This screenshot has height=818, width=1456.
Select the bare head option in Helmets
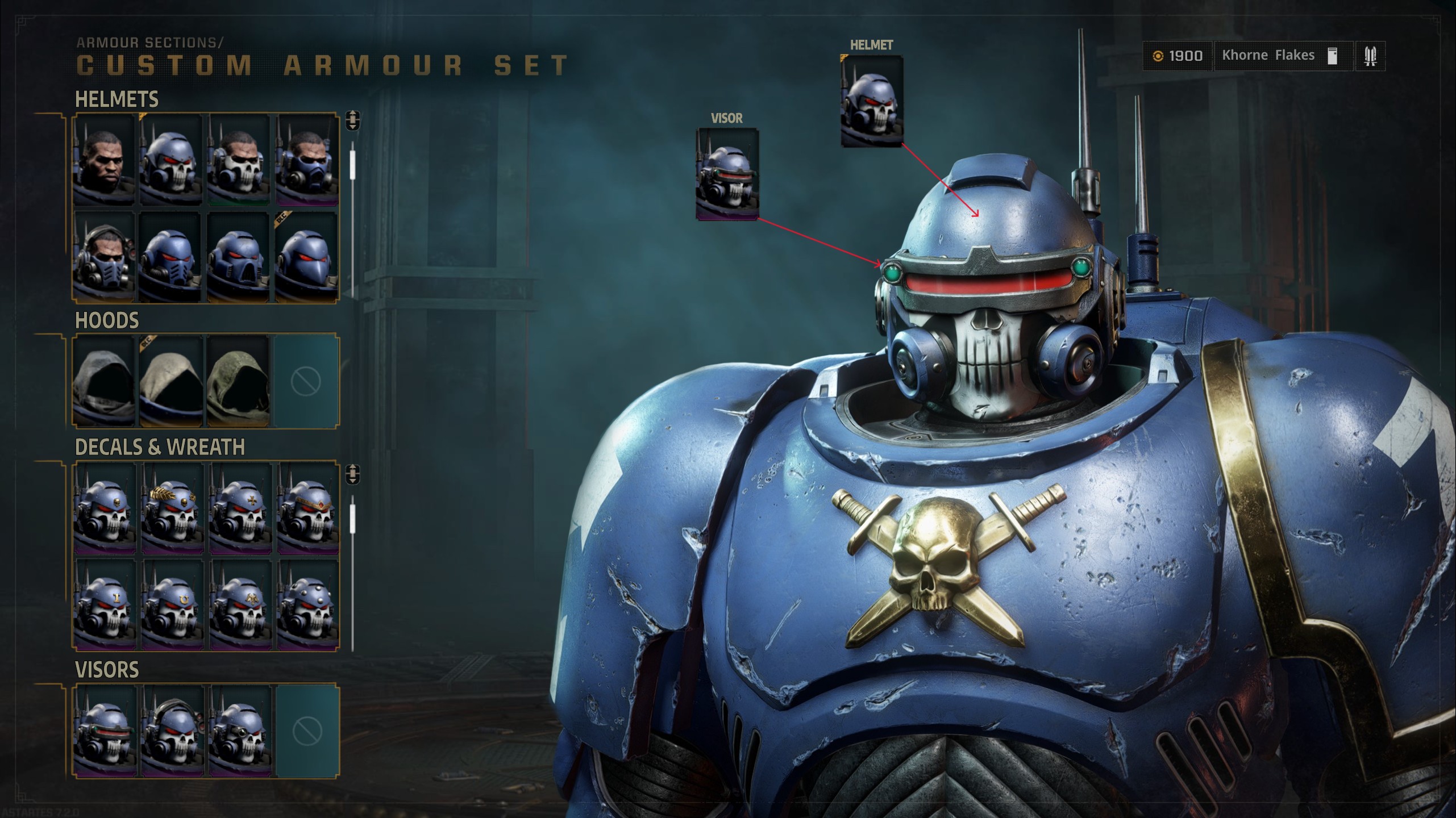tap(104, 160)
